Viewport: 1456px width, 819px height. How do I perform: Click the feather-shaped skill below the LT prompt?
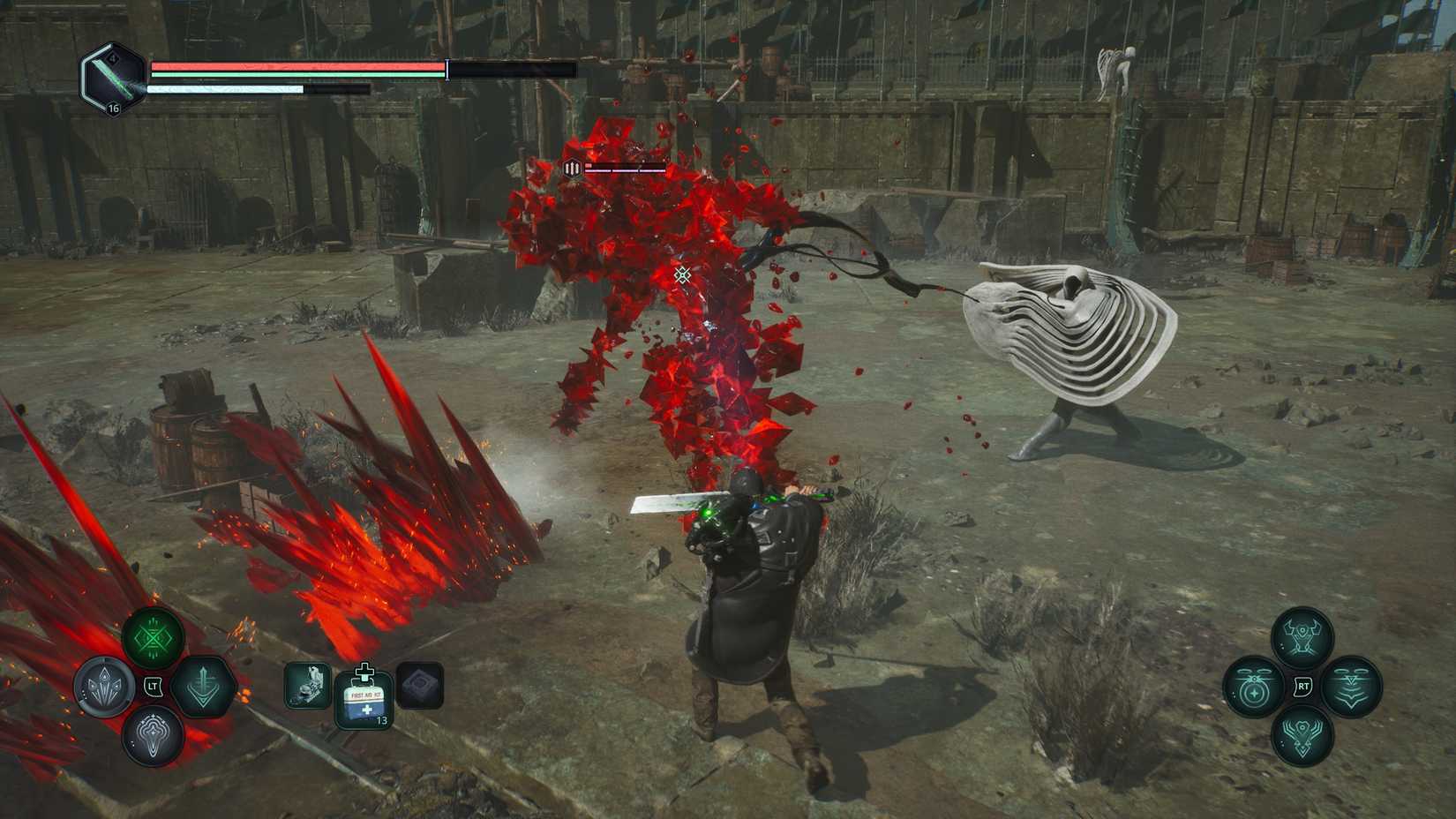(x=154, y=735)
